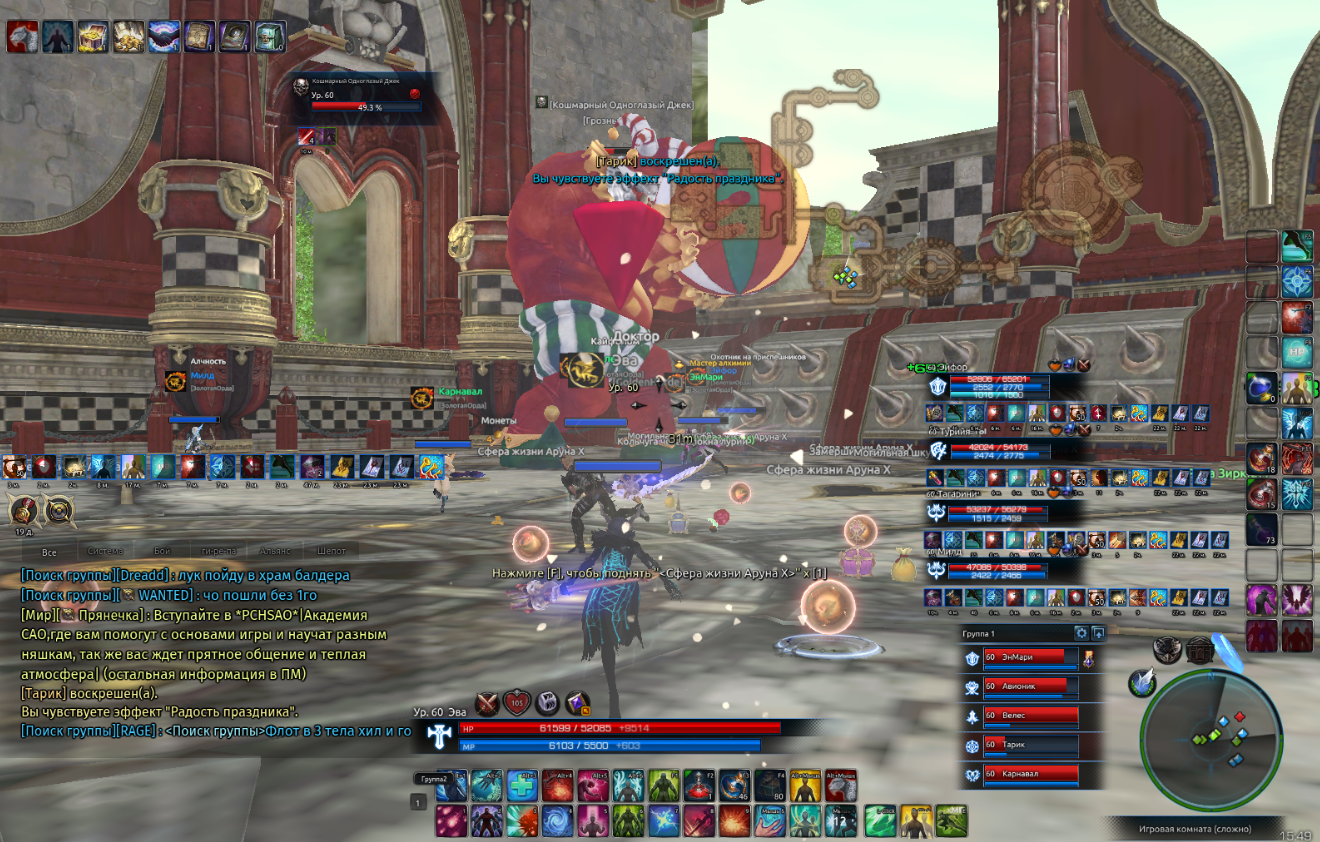This screenshot has height=842, width=1320.
Task: Open the Бой chat tab
Action: point(162,551)
